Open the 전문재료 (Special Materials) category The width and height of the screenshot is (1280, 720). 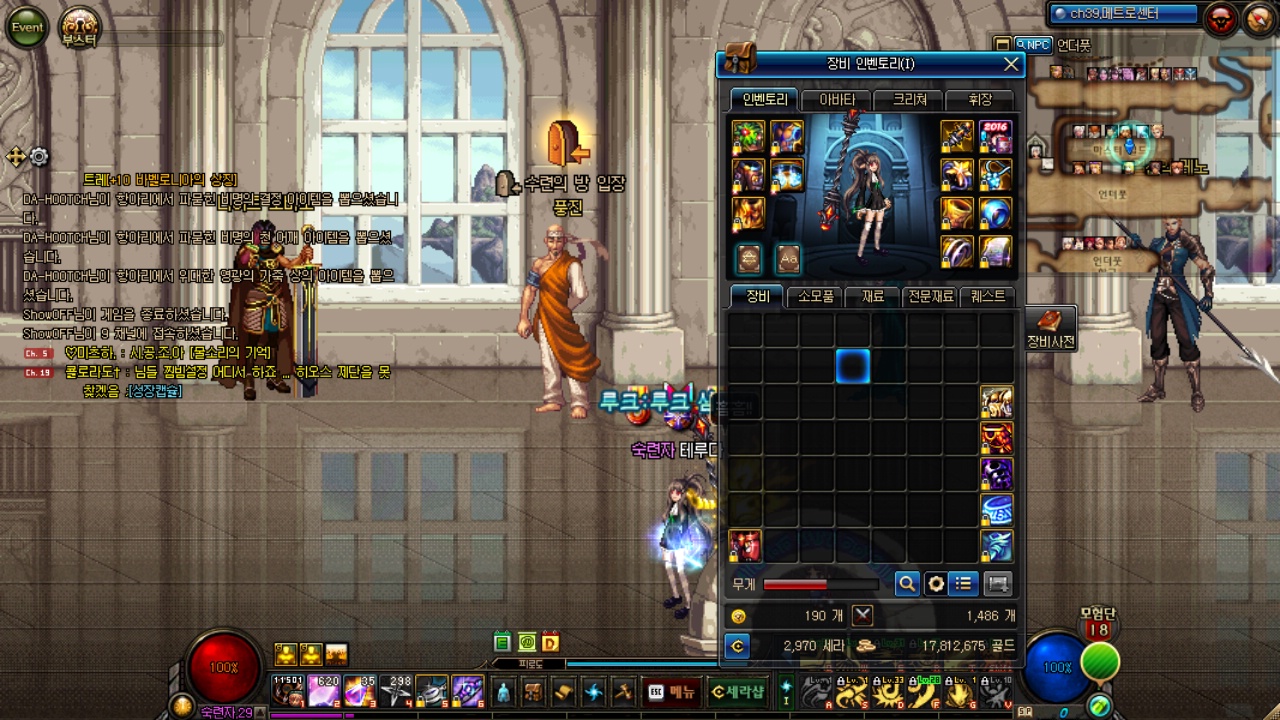[x=930, y=297]
